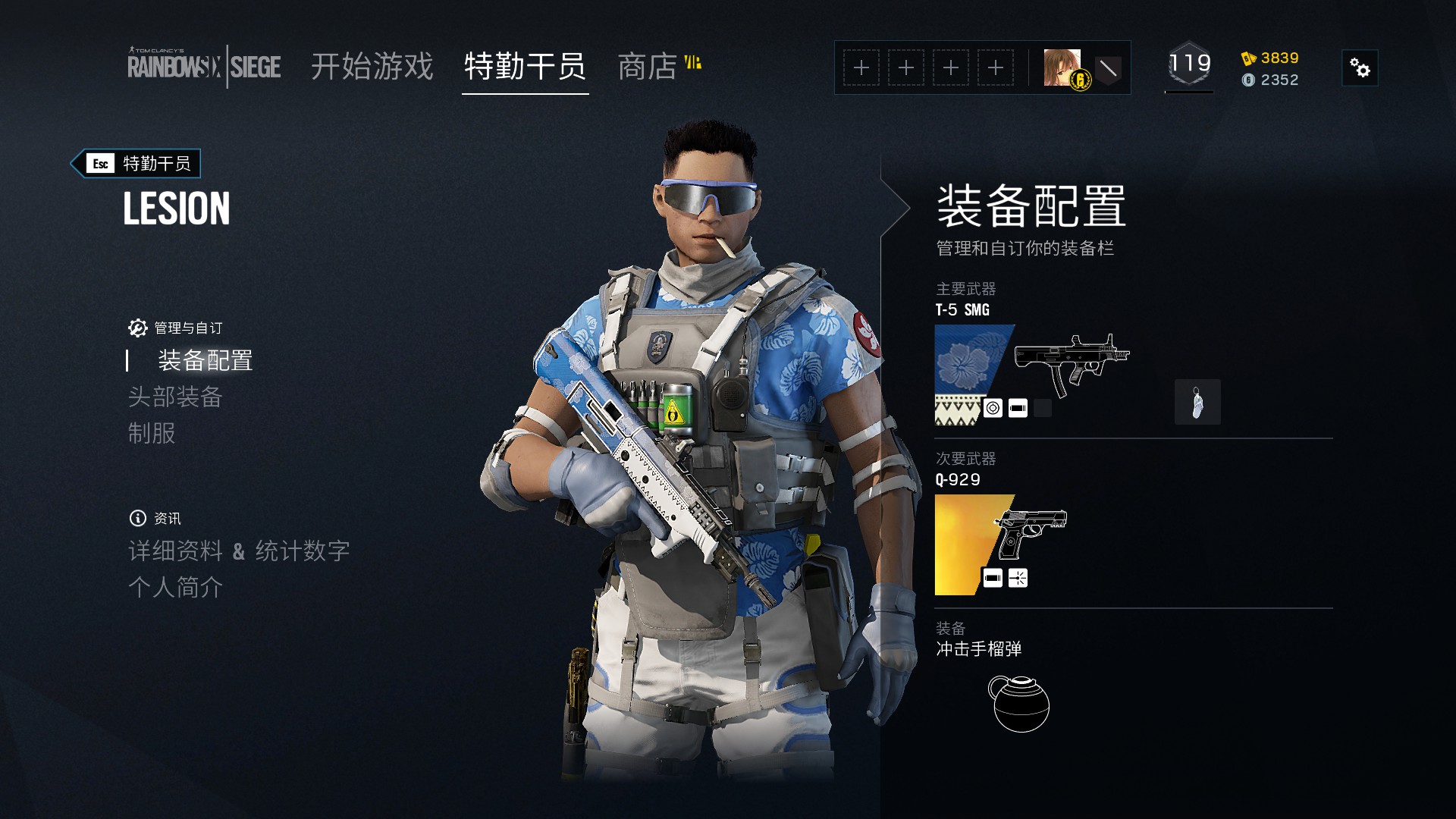Image resolution: width=1456 pixels, height=819 pixels.
Task: Open the settings gear menu
Action: pos(1361,67)
